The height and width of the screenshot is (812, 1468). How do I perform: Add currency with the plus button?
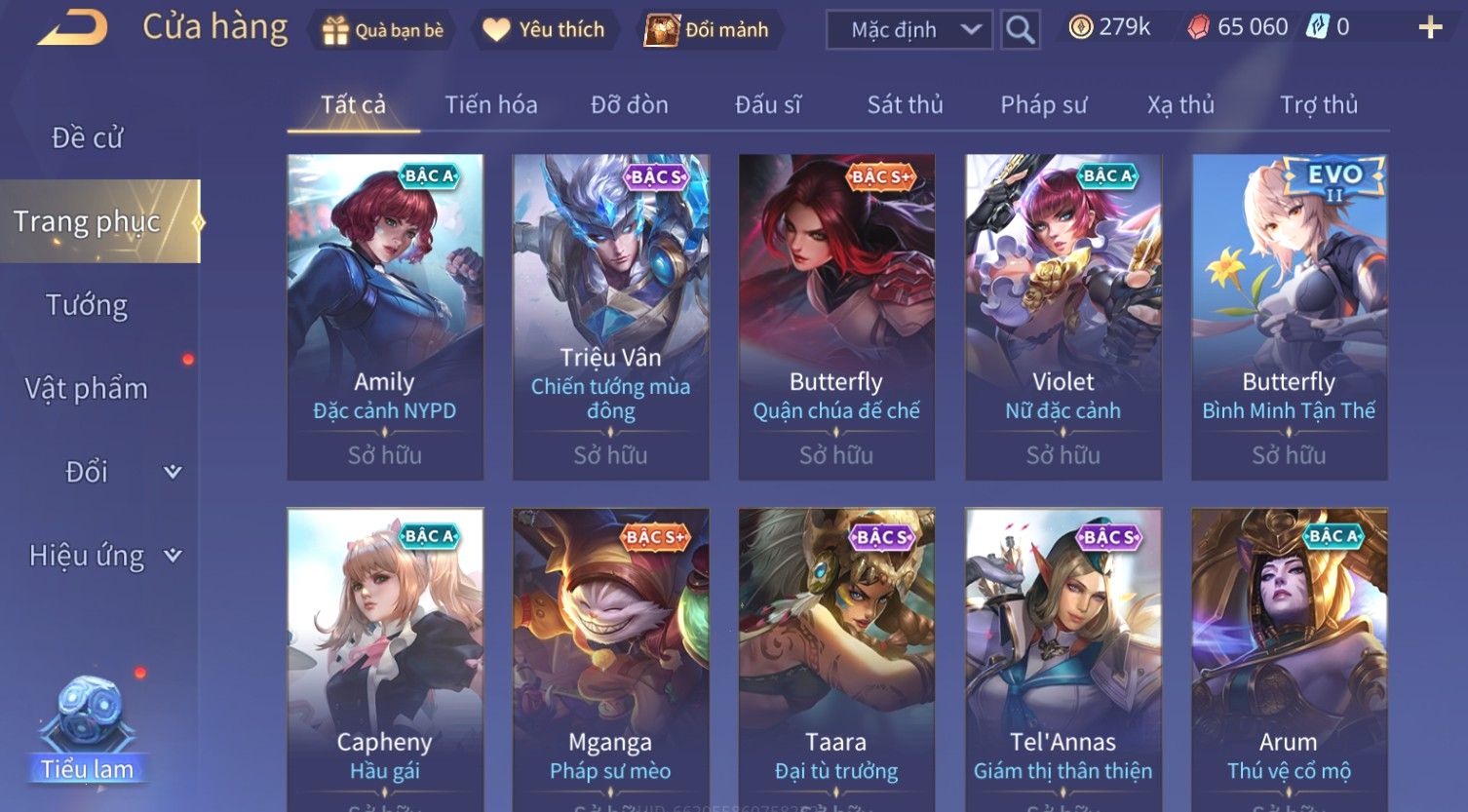[x=1430, y=27]
